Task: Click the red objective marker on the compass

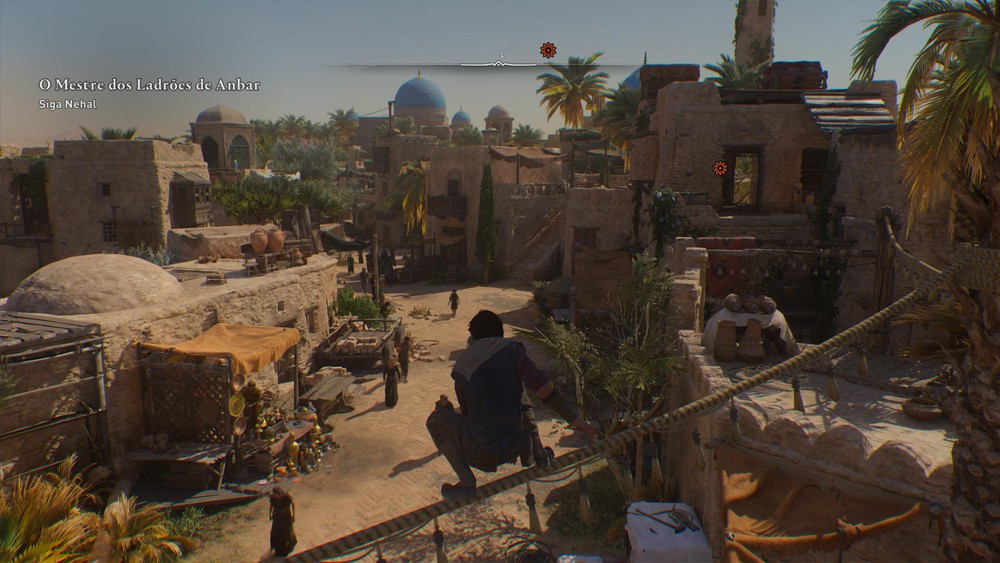Action: pyautogui.click(x=548, y=50)
